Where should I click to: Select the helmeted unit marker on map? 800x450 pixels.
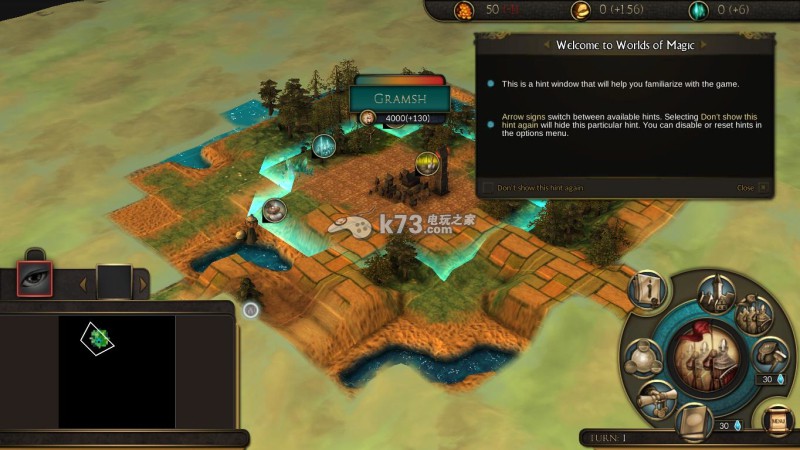[x=274, y=209]
